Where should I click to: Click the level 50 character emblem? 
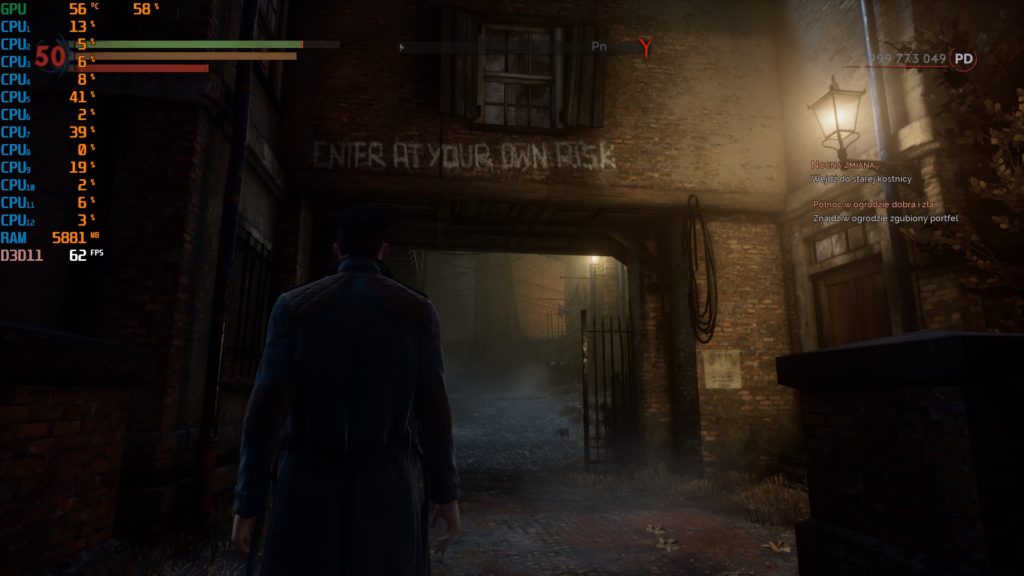(50, 57)
